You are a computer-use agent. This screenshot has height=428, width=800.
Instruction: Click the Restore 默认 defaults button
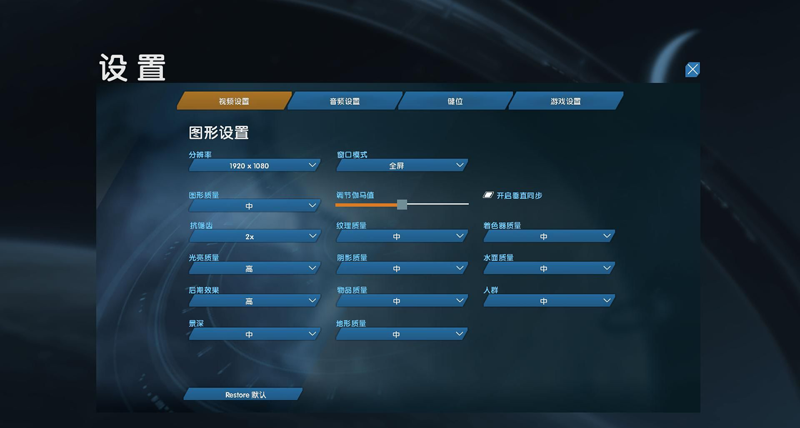[242, 395]
